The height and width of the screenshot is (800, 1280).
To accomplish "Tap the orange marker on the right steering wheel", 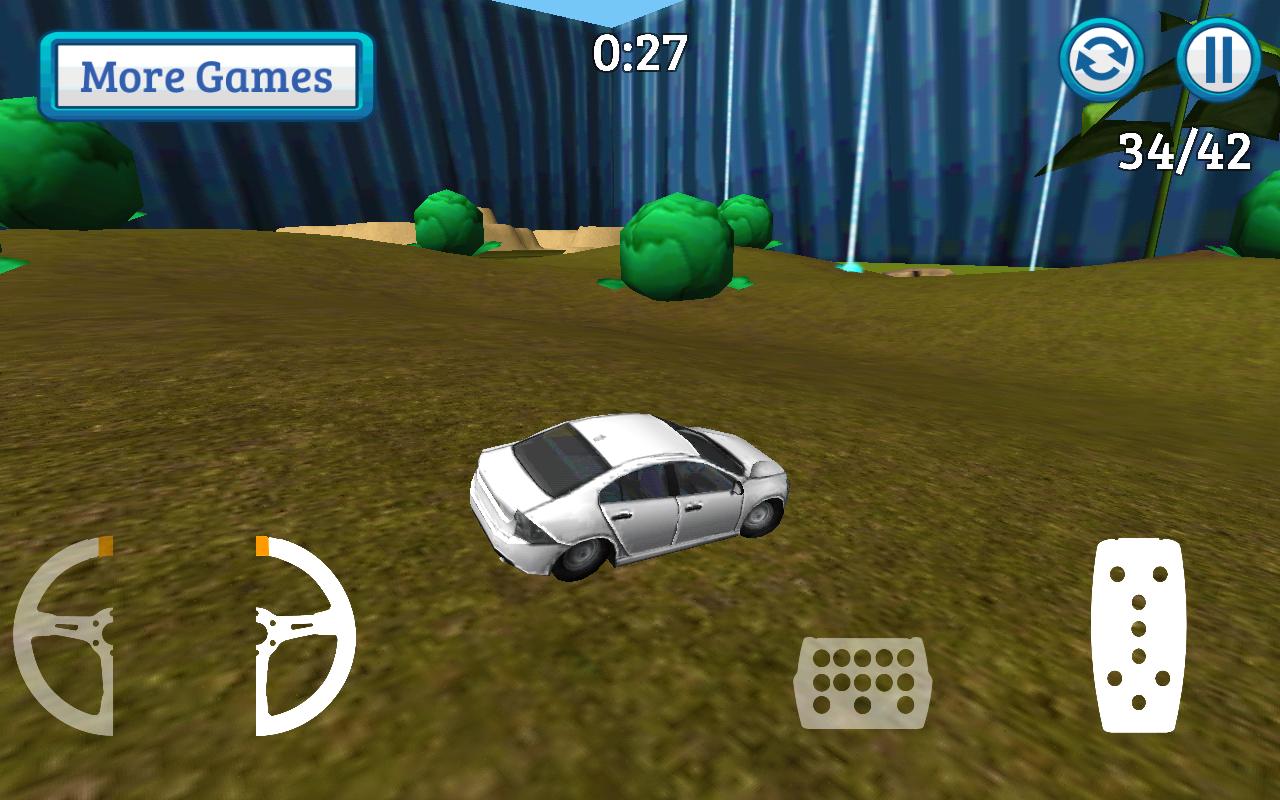I will tap(262, 546).
